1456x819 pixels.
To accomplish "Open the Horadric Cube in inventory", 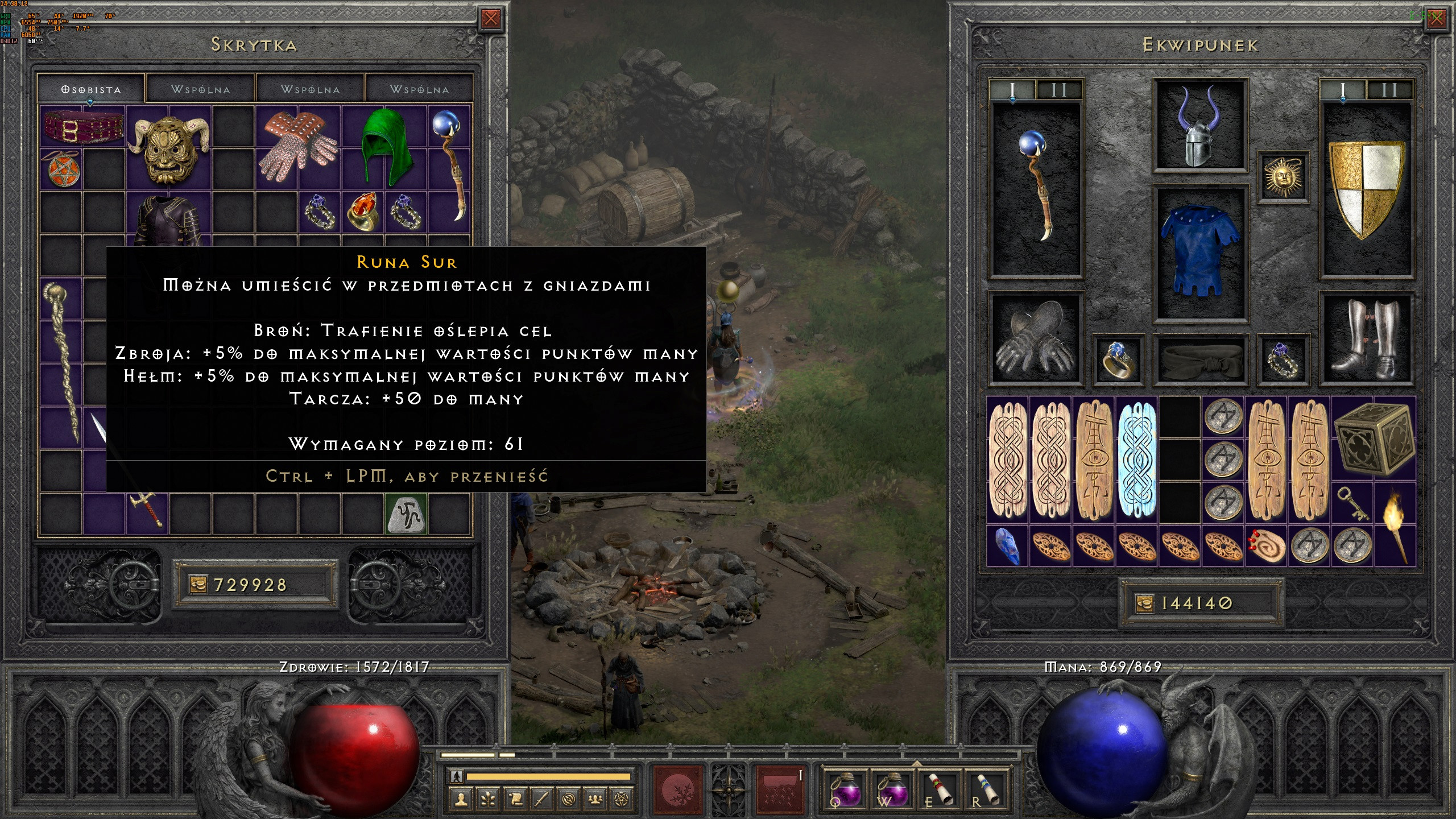I will pos(1373,439).
